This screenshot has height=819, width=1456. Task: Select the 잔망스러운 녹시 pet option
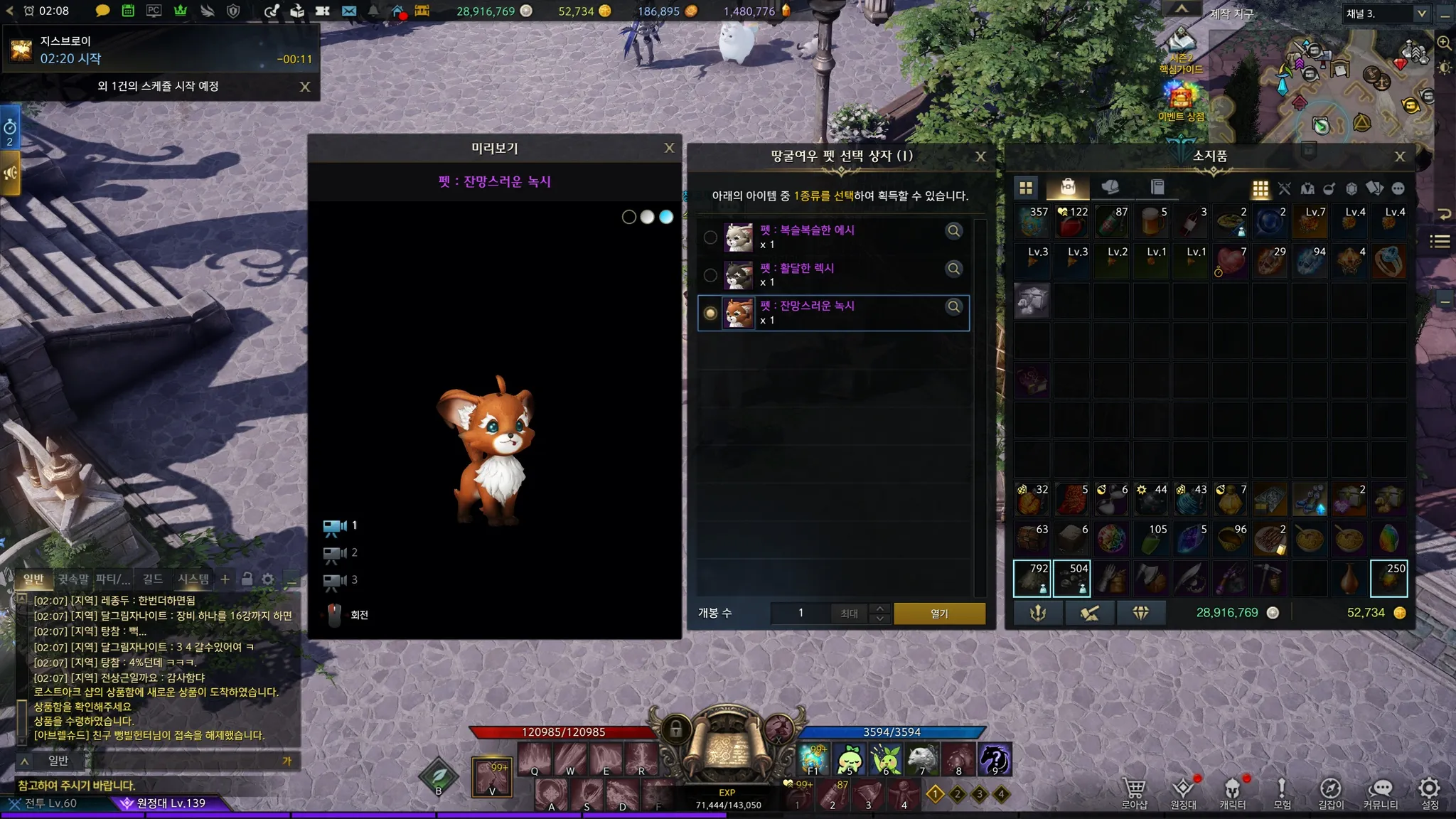(x=710, y=313)
